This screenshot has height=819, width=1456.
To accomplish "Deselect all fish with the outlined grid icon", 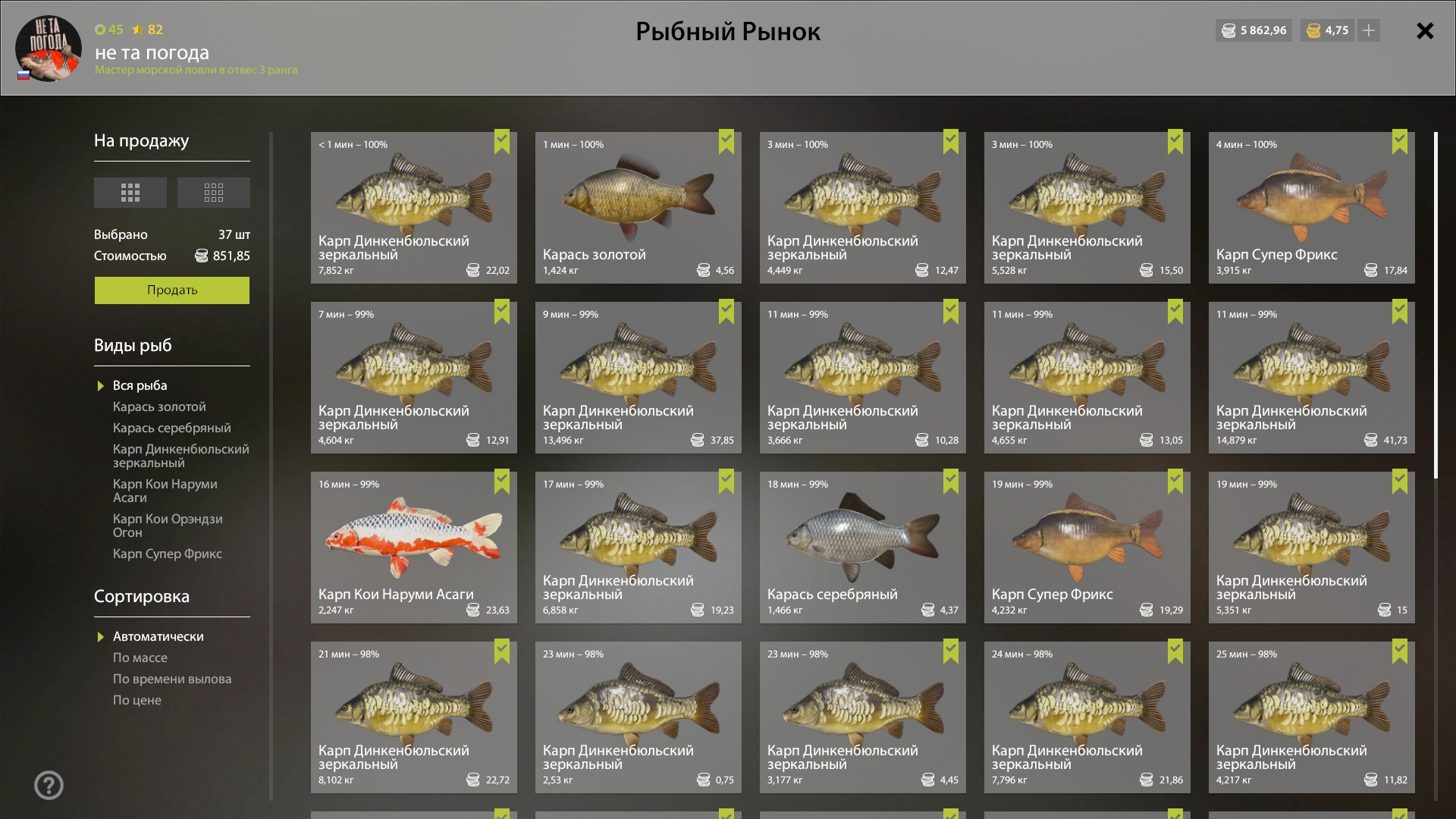I will click(214, 193).
